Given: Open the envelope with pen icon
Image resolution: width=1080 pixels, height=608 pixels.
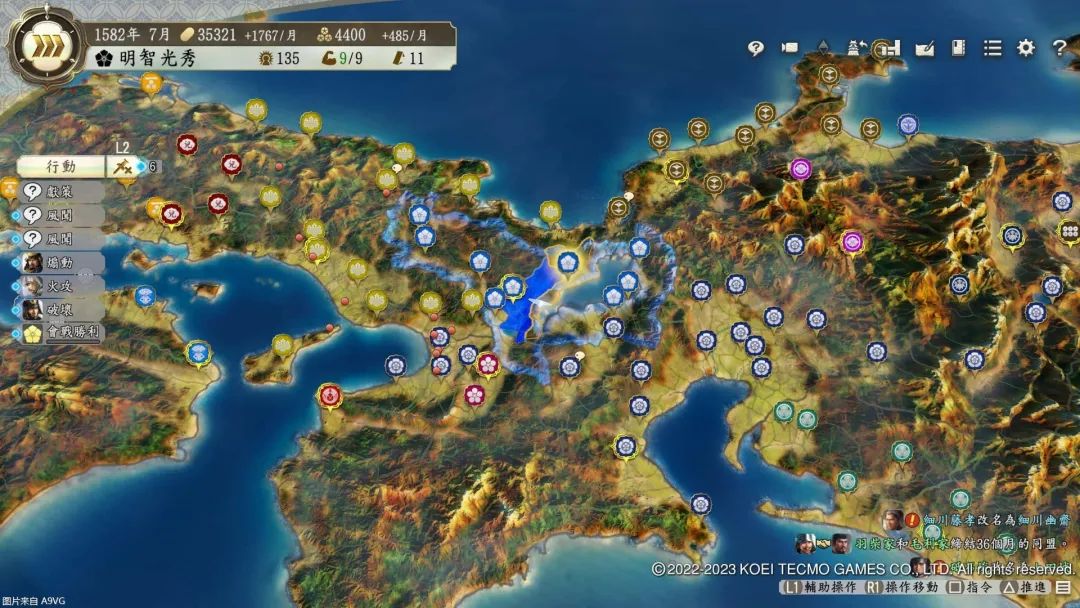Looking at the screenshot, I should (x=925, y=48).
